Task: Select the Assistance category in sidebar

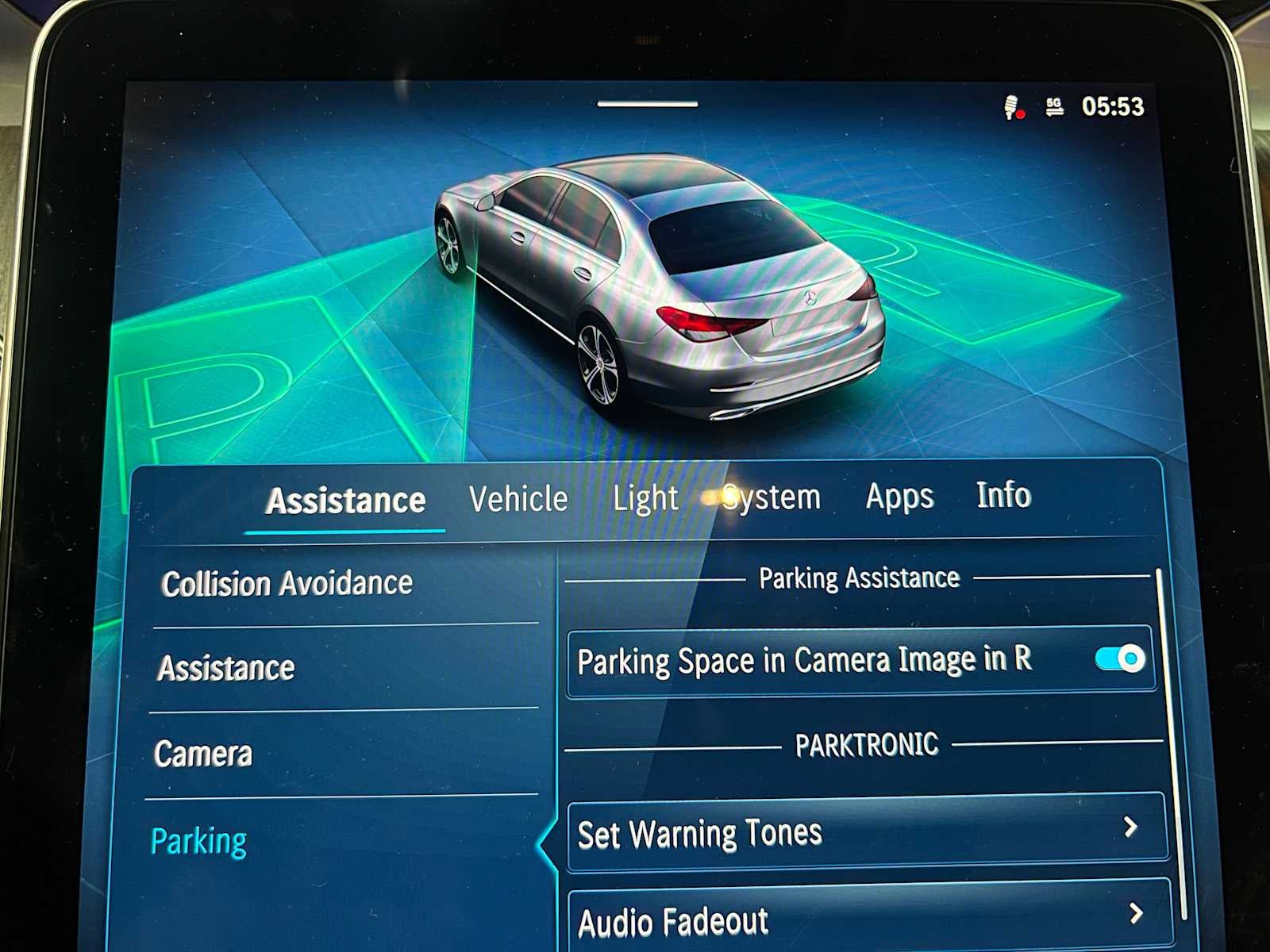Action: pos(226,669)
